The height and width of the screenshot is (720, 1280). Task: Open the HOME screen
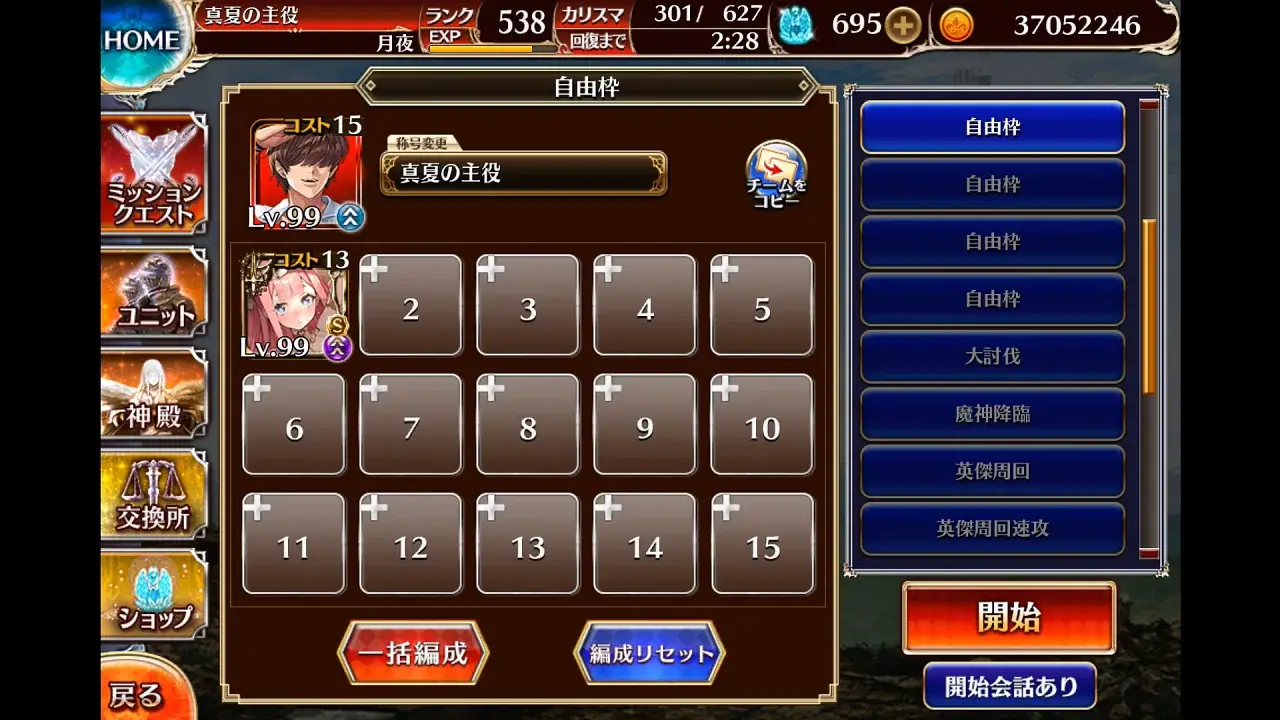[140, 38]
